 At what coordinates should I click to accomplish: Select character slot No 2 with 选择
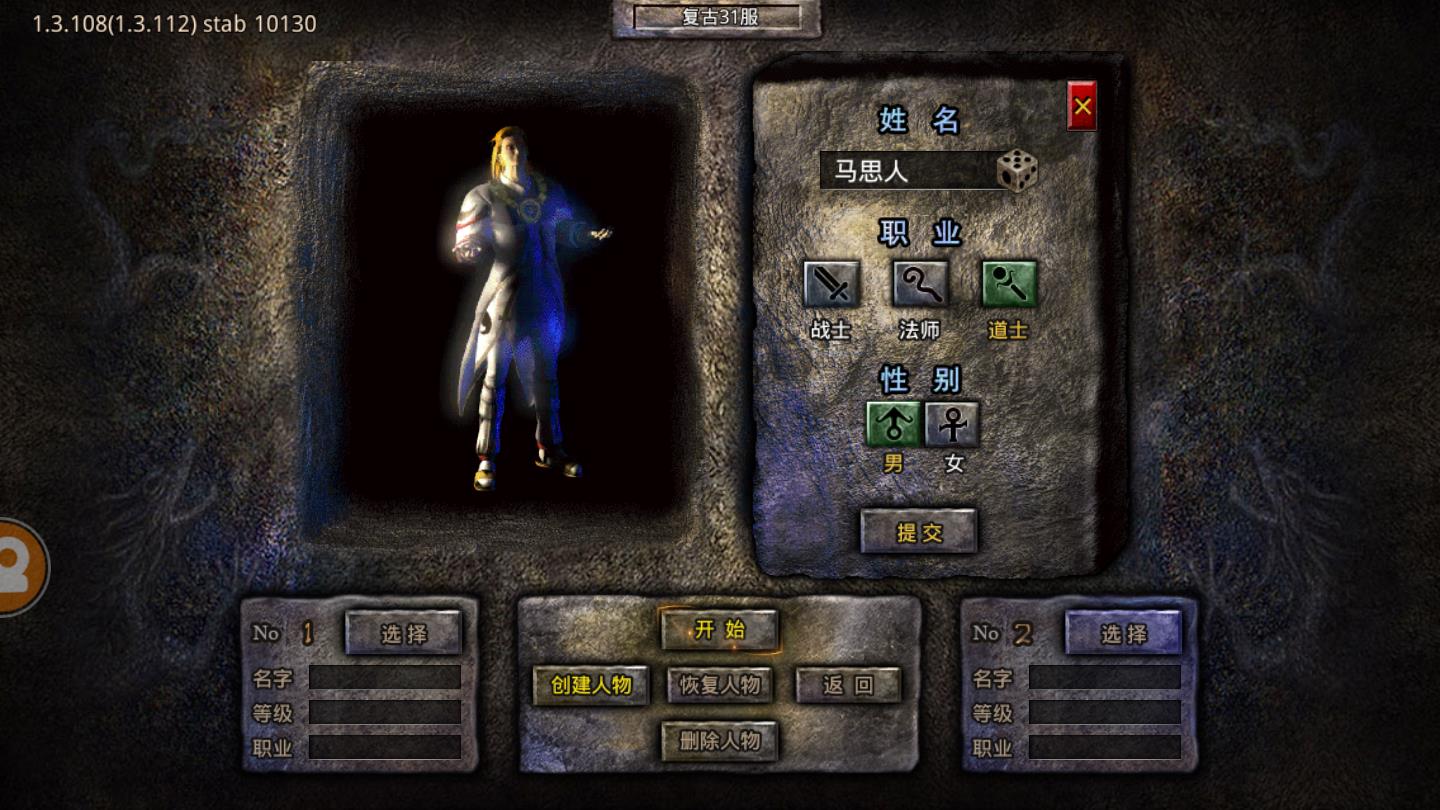point(1123,633)
